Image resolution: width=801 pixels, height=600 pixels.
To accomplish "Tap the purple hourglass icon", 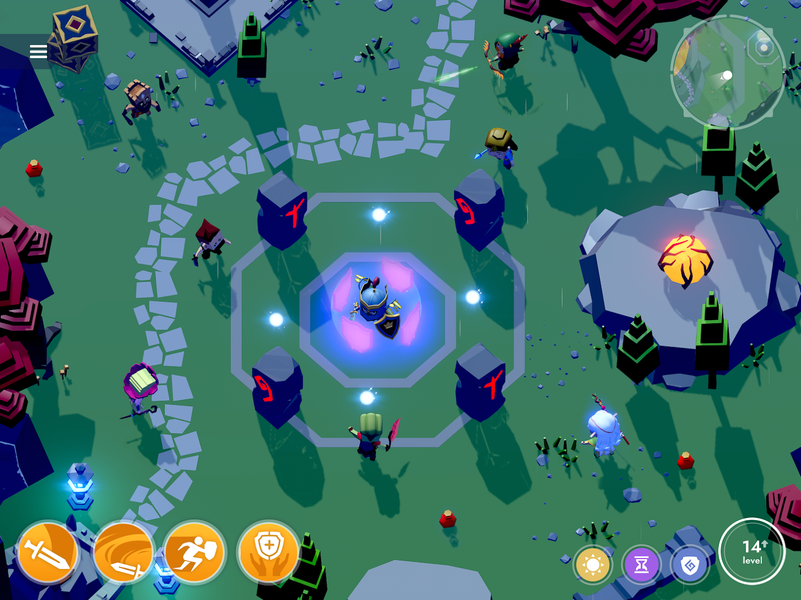I will pyautogui.click(x=641, y=566).
